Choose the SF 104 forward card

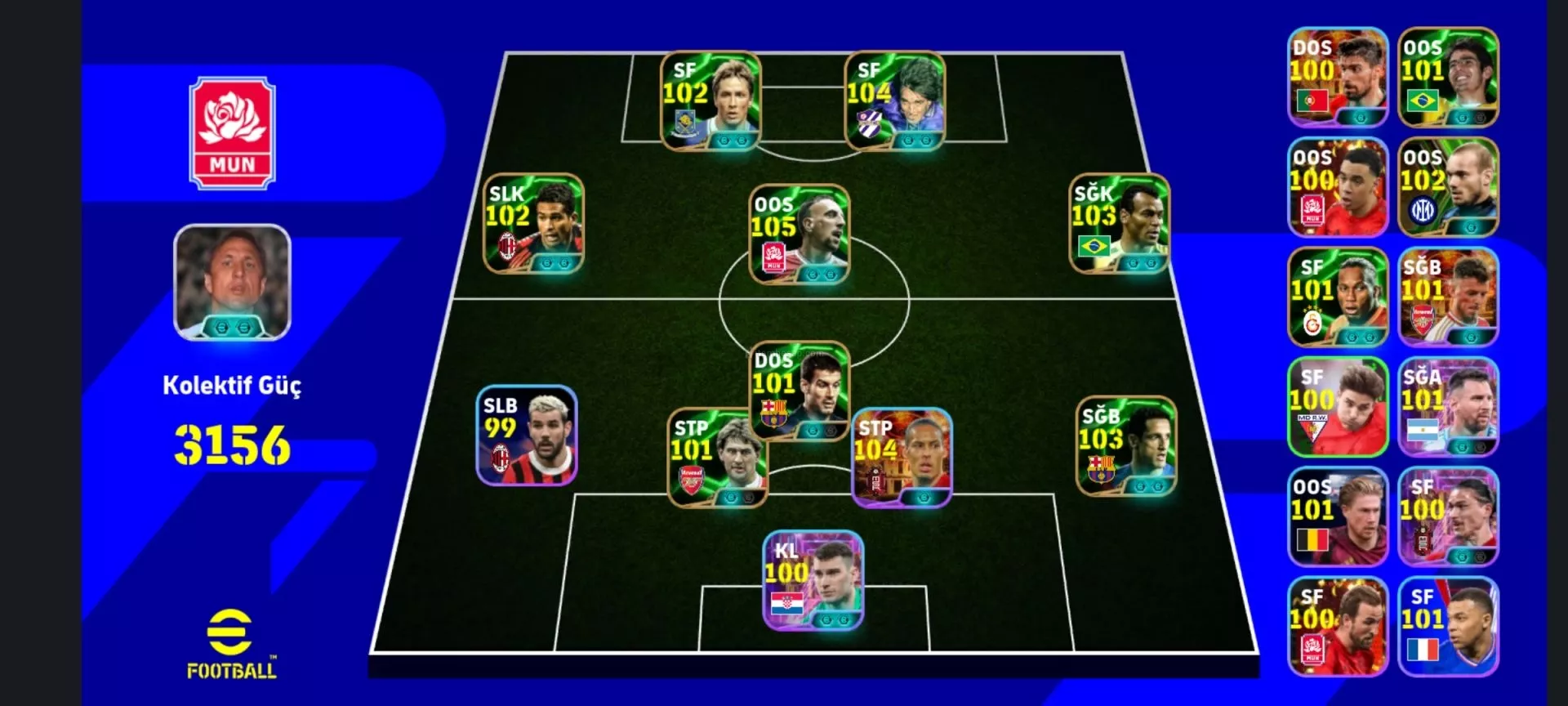(x=894, y=101)
